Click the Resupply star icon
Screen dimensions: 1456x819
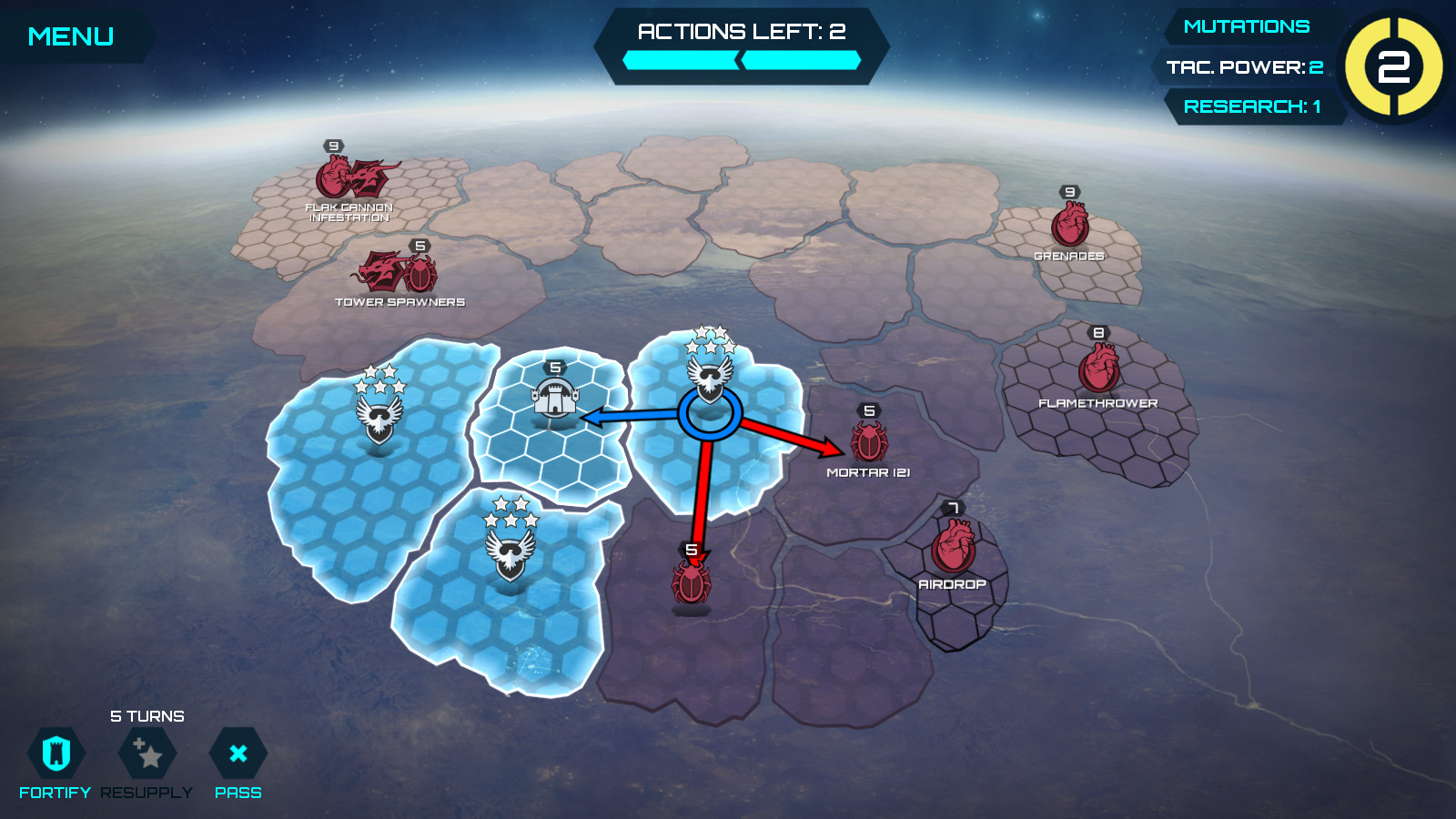click(x=146, y=753)
